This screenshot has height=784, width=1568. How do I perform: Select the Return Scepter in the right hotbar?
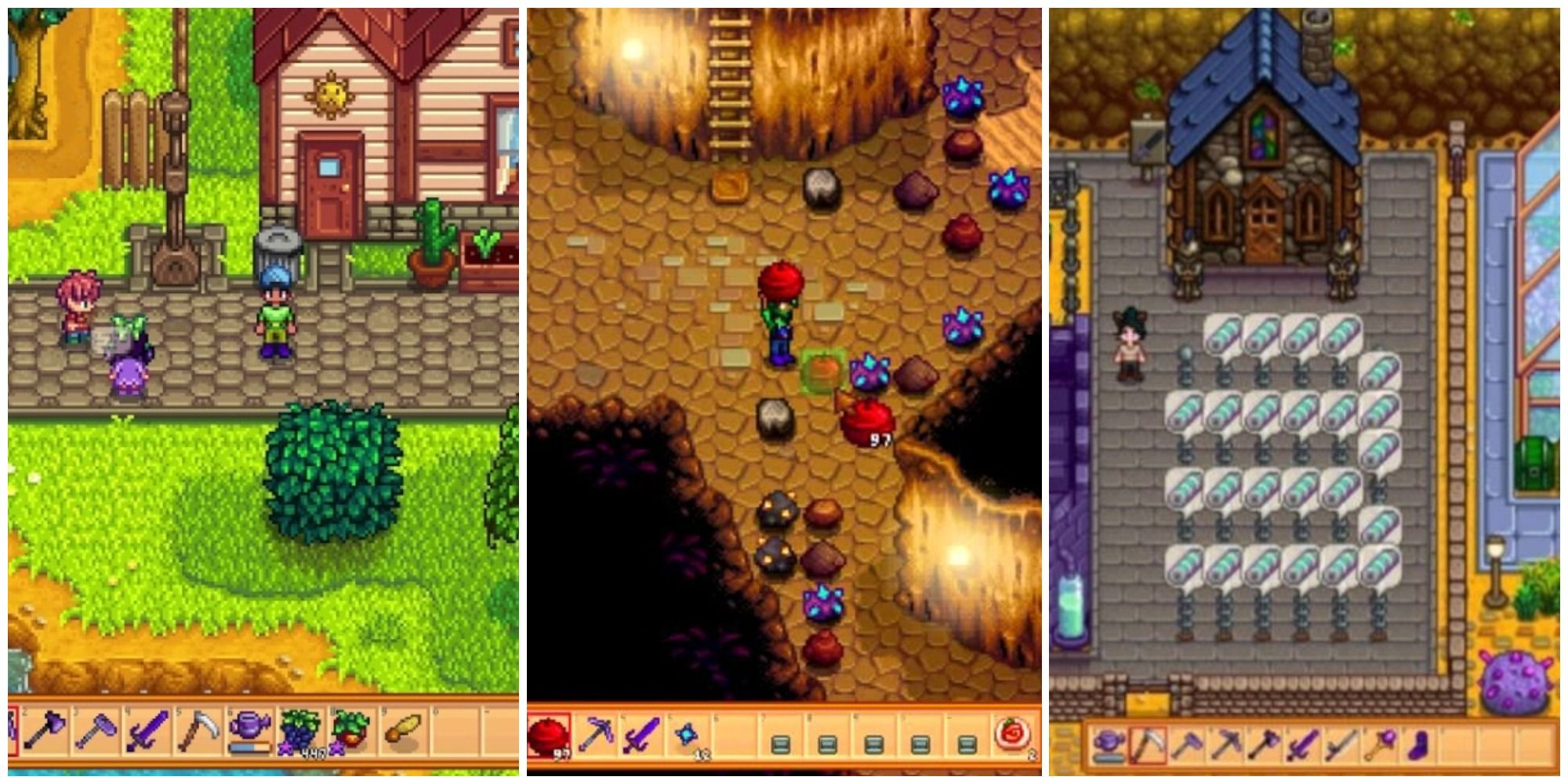coord(1379,745)
